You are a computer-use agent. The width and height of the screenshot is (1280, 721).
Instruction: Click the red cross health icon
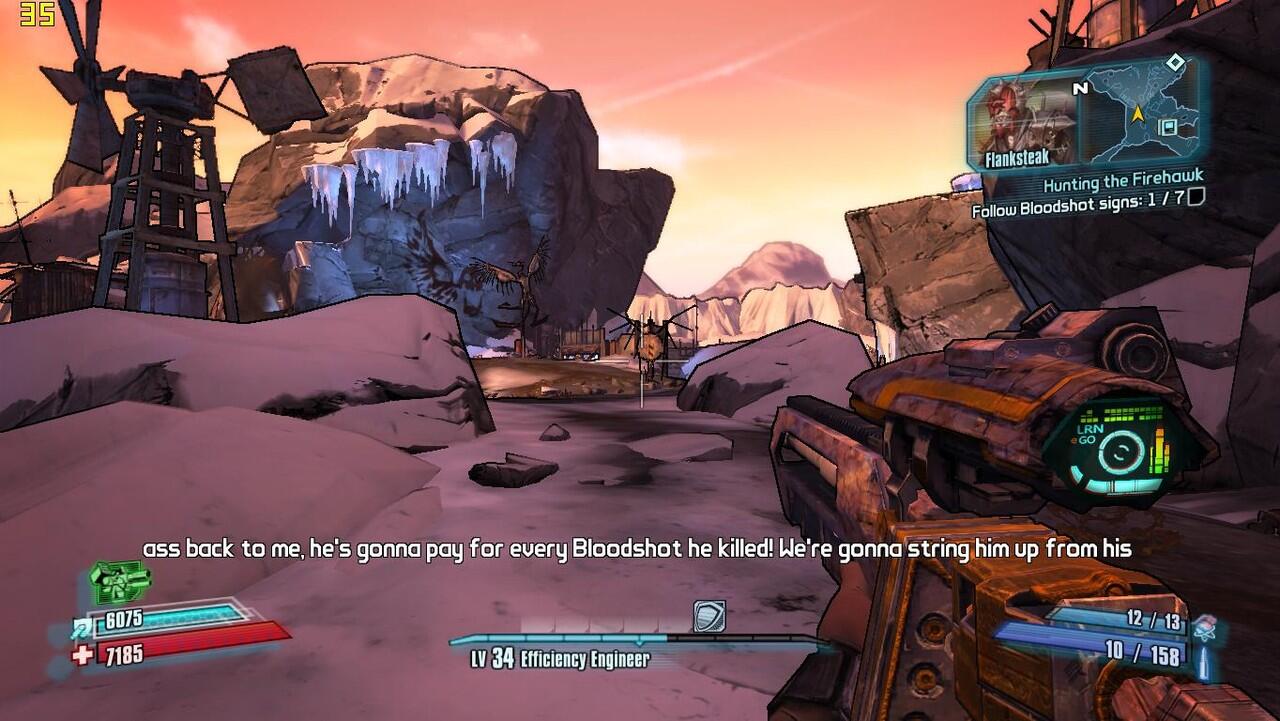point(82,655)
